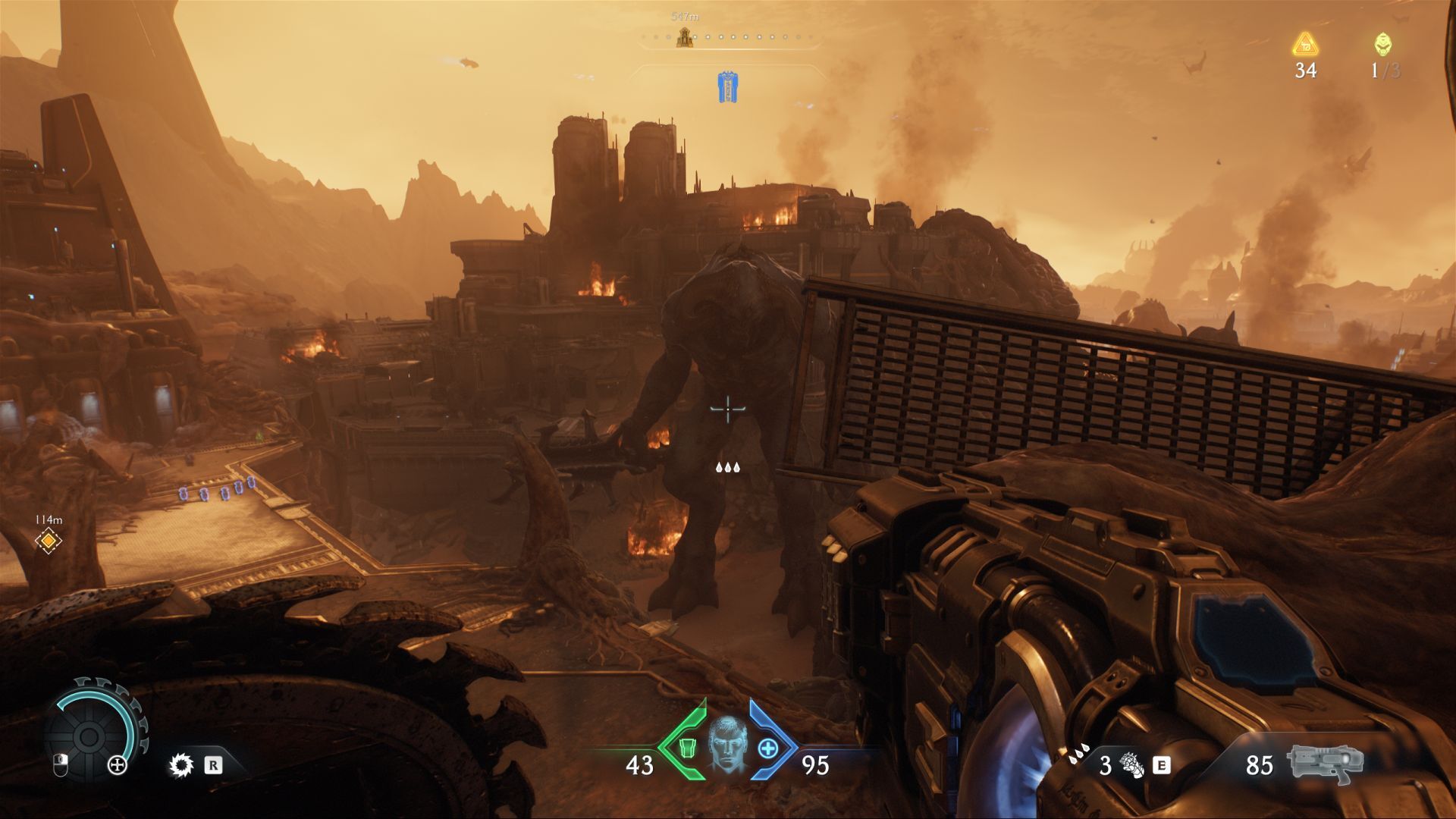Viewport: 1456px width, 819px height.
Task: Select the blue objective banner marker
Action: (x=728, y=87)
